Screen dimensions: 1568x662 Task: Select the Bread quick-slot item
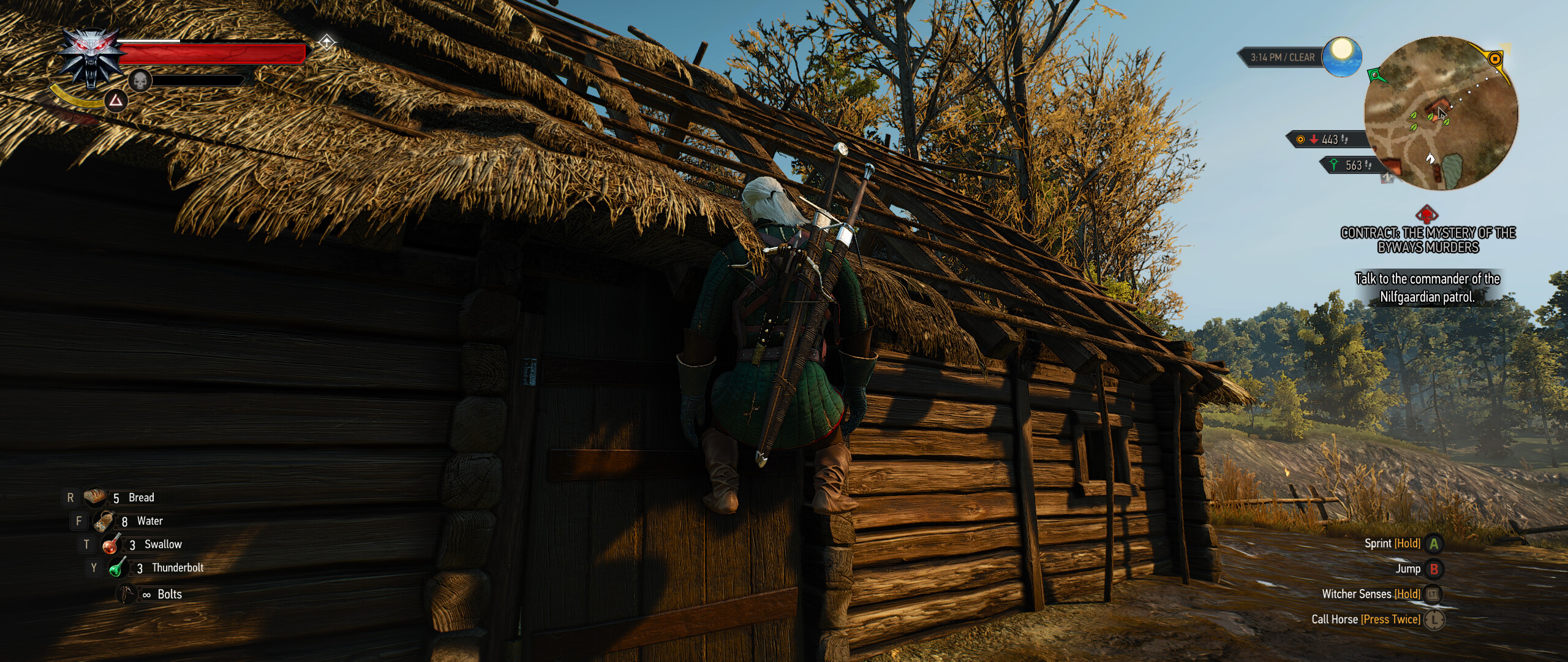96,497
